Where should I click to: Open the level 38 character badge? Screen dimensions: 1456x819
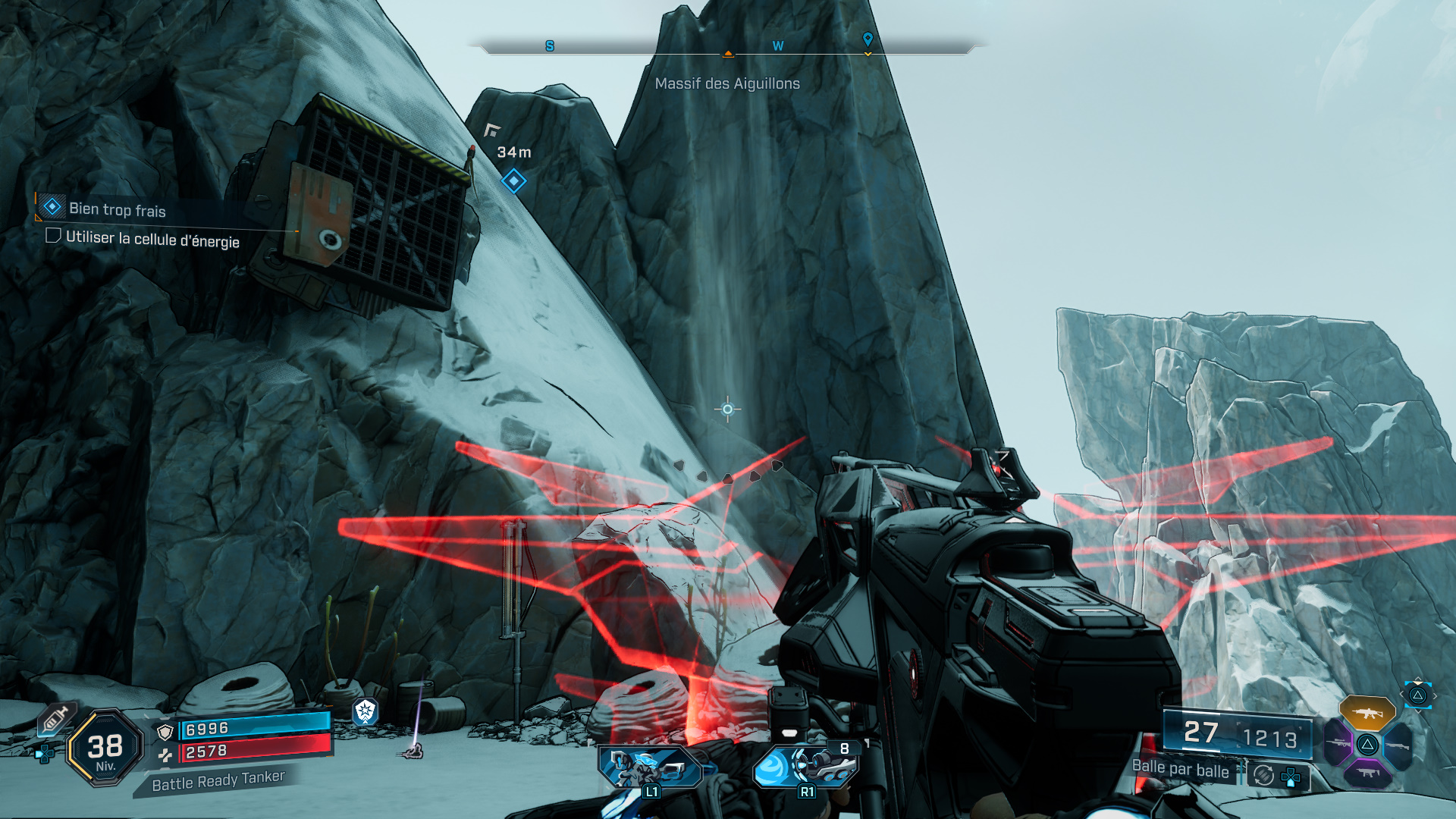(105, 748)
